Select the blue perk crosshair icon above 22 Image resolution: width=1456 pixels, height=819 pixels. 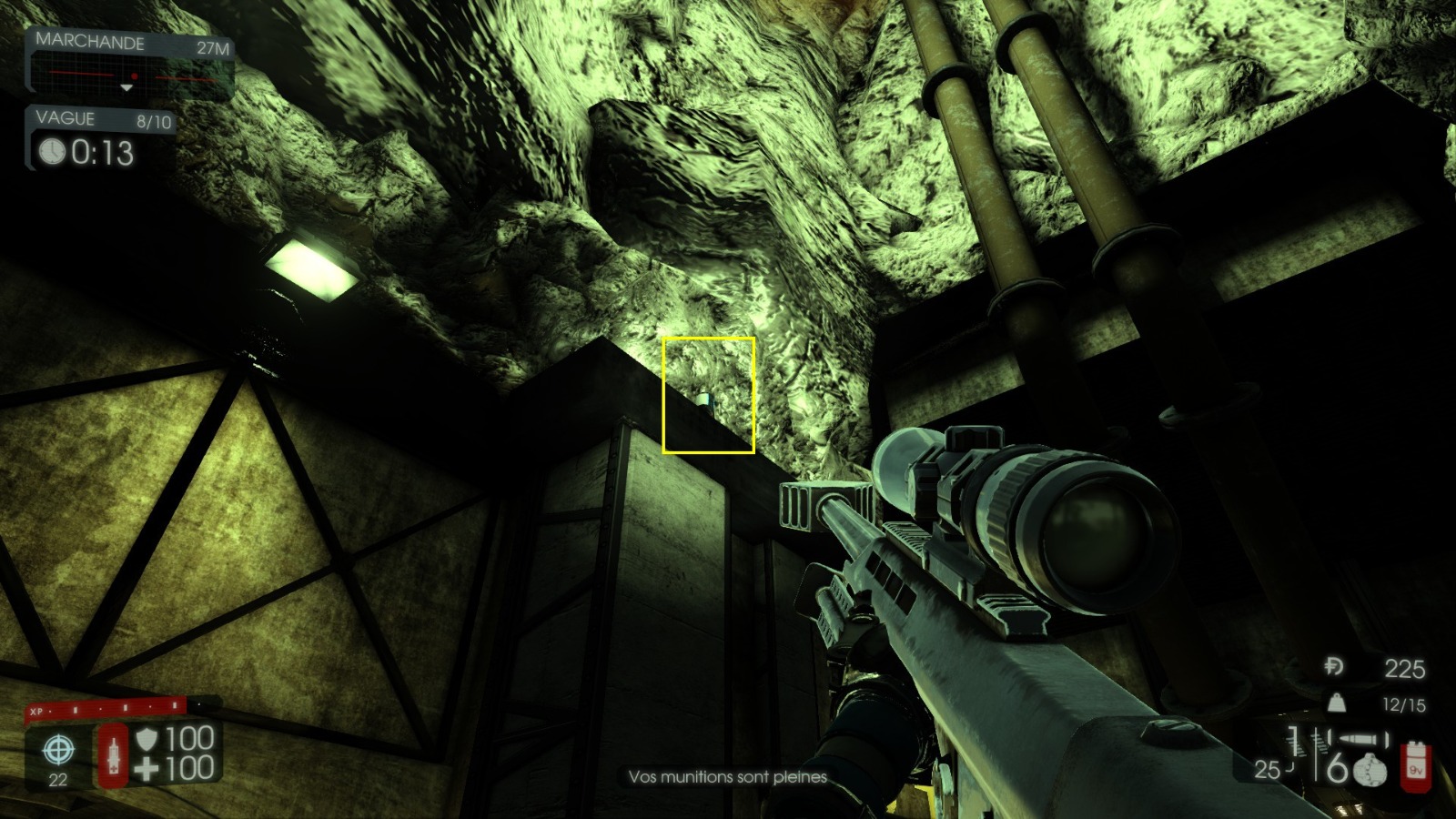[x=59, y=749]
